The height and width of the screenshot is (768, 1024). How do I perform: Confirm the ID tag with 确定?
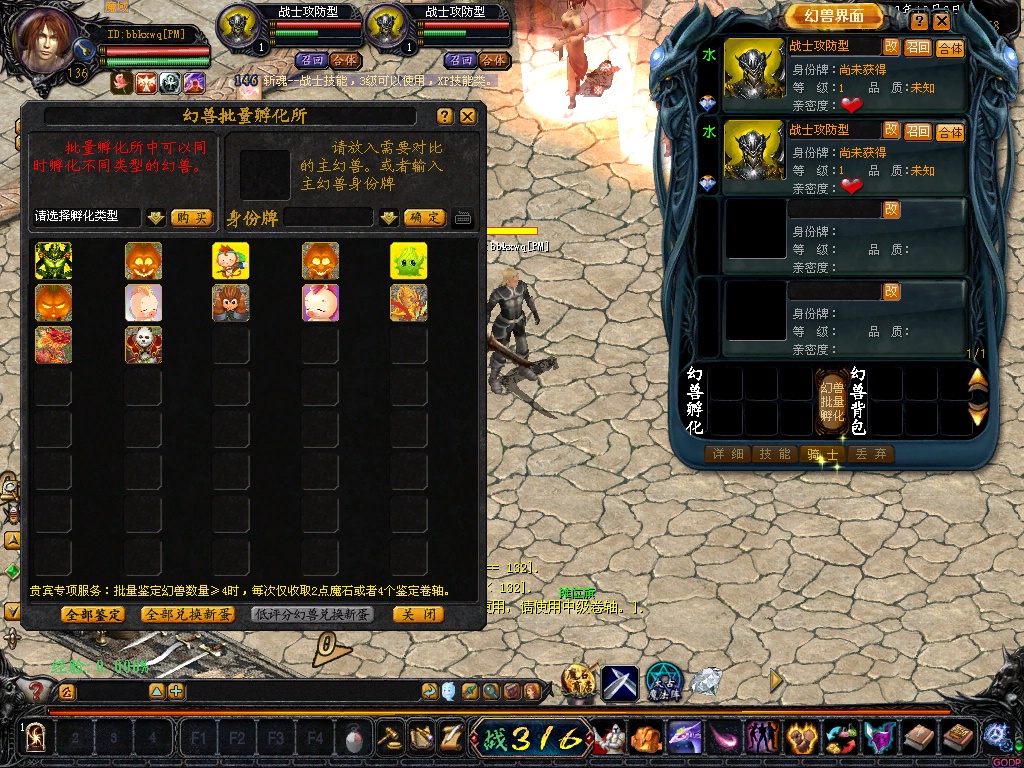[x=425, y=217]
